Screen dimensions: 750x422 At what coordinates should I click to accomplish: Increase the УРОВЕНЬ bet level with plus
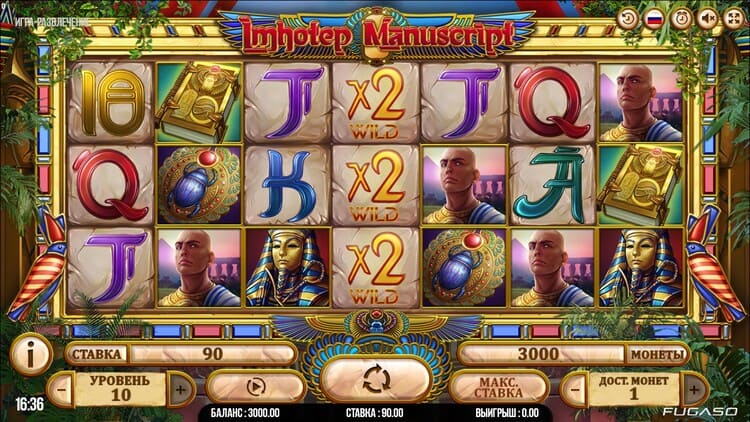(x=181, y=388)
